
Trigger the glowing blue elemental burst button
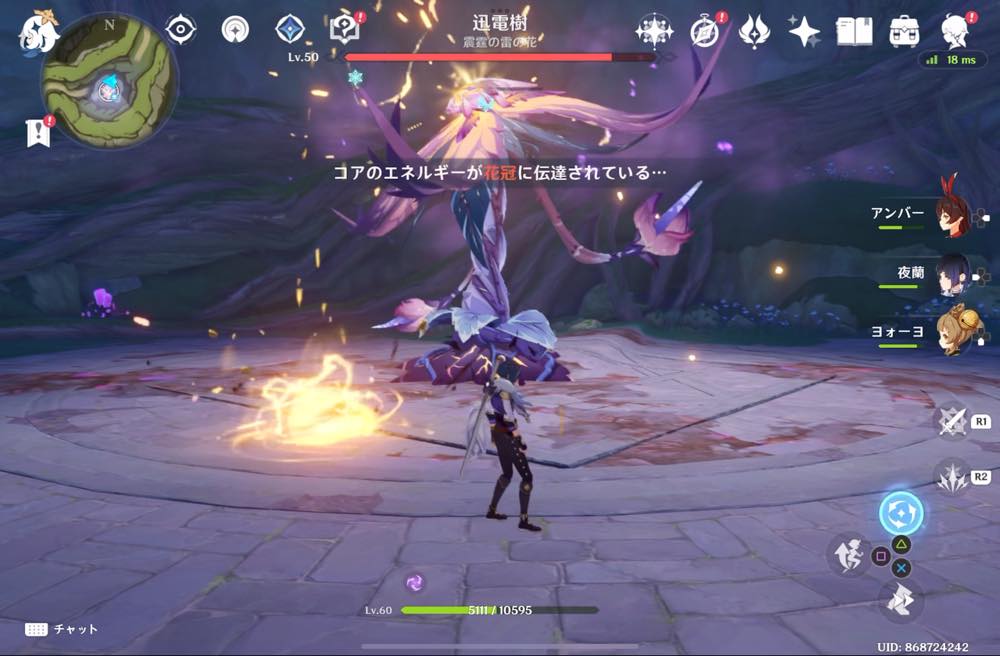(900, 514)
